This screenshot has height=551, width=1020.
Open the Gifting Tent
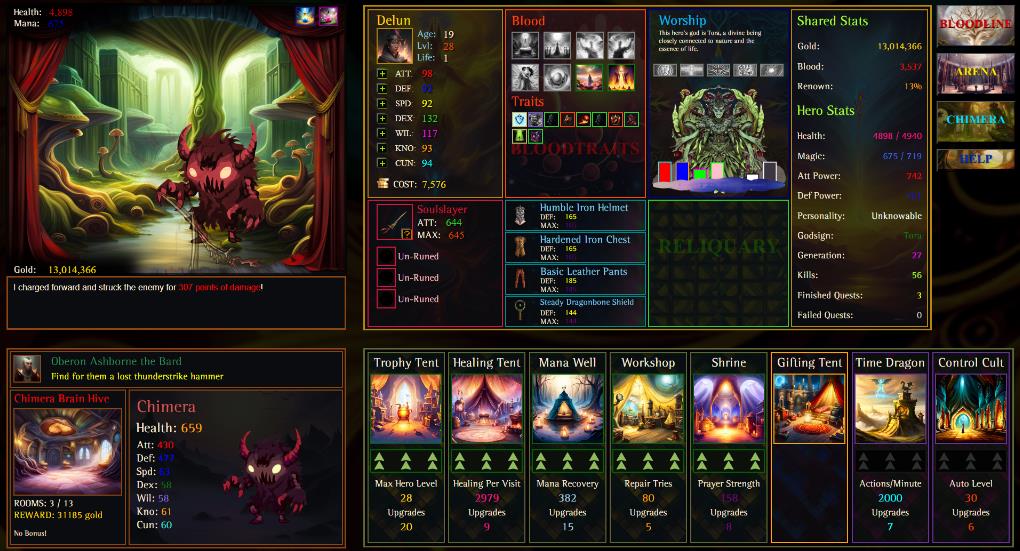[x=809, y=408]
